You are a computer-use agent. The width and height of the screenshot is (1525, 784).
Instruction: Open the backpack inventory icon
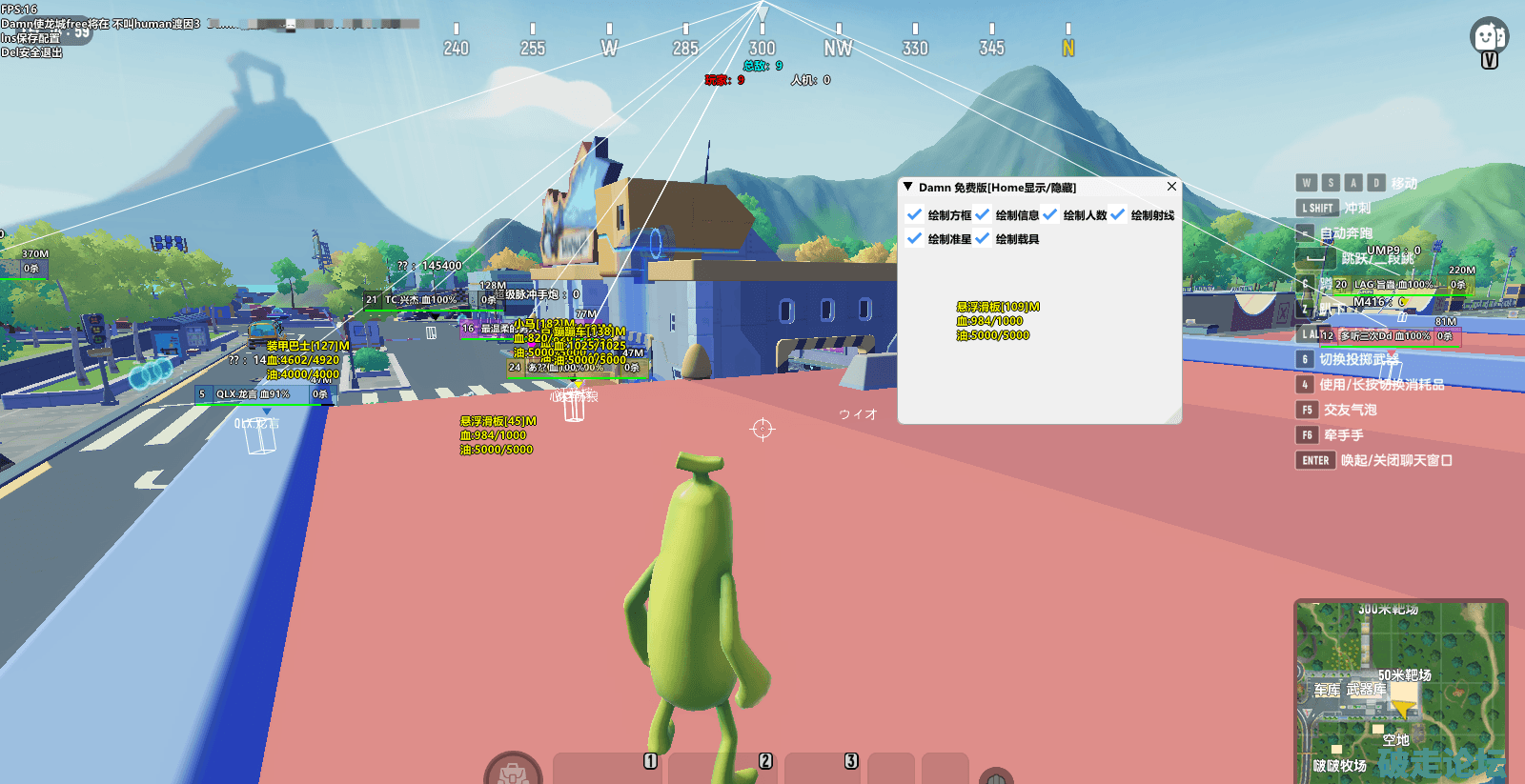(513, 770)
